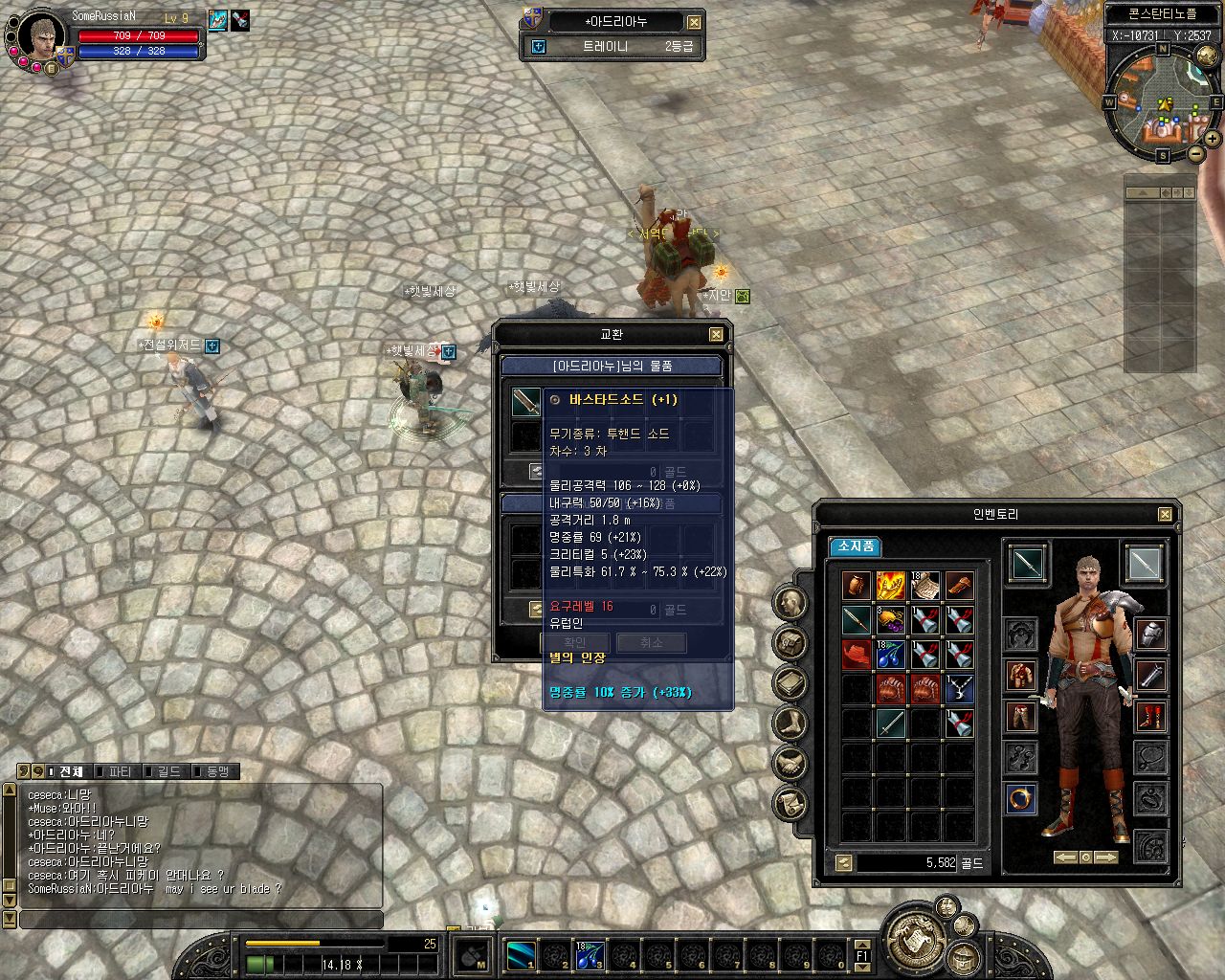
Task: Select the 소지품 inventory tab
Action: pos(855,546)
